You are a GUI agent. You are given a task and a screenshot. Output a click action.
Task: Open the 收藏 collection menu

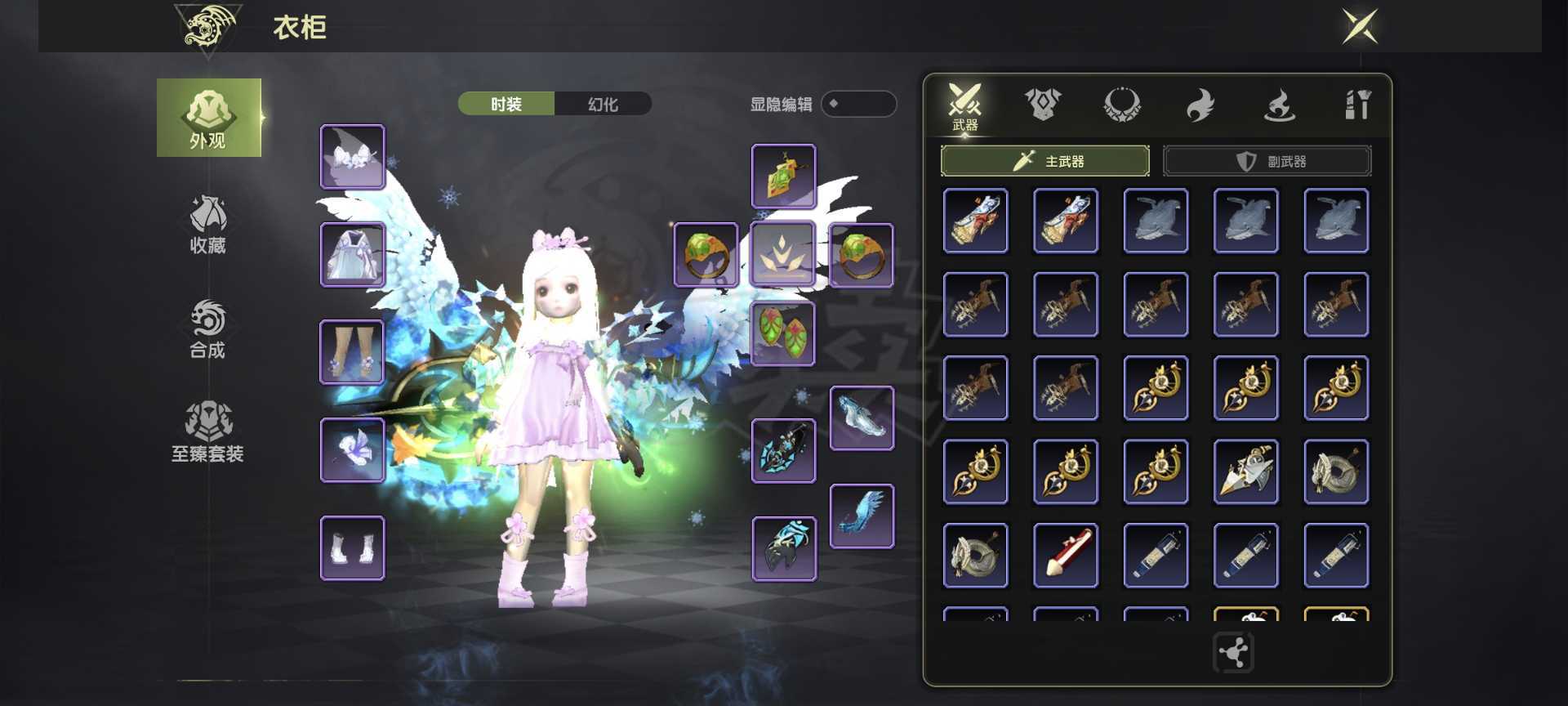point(208,224)
